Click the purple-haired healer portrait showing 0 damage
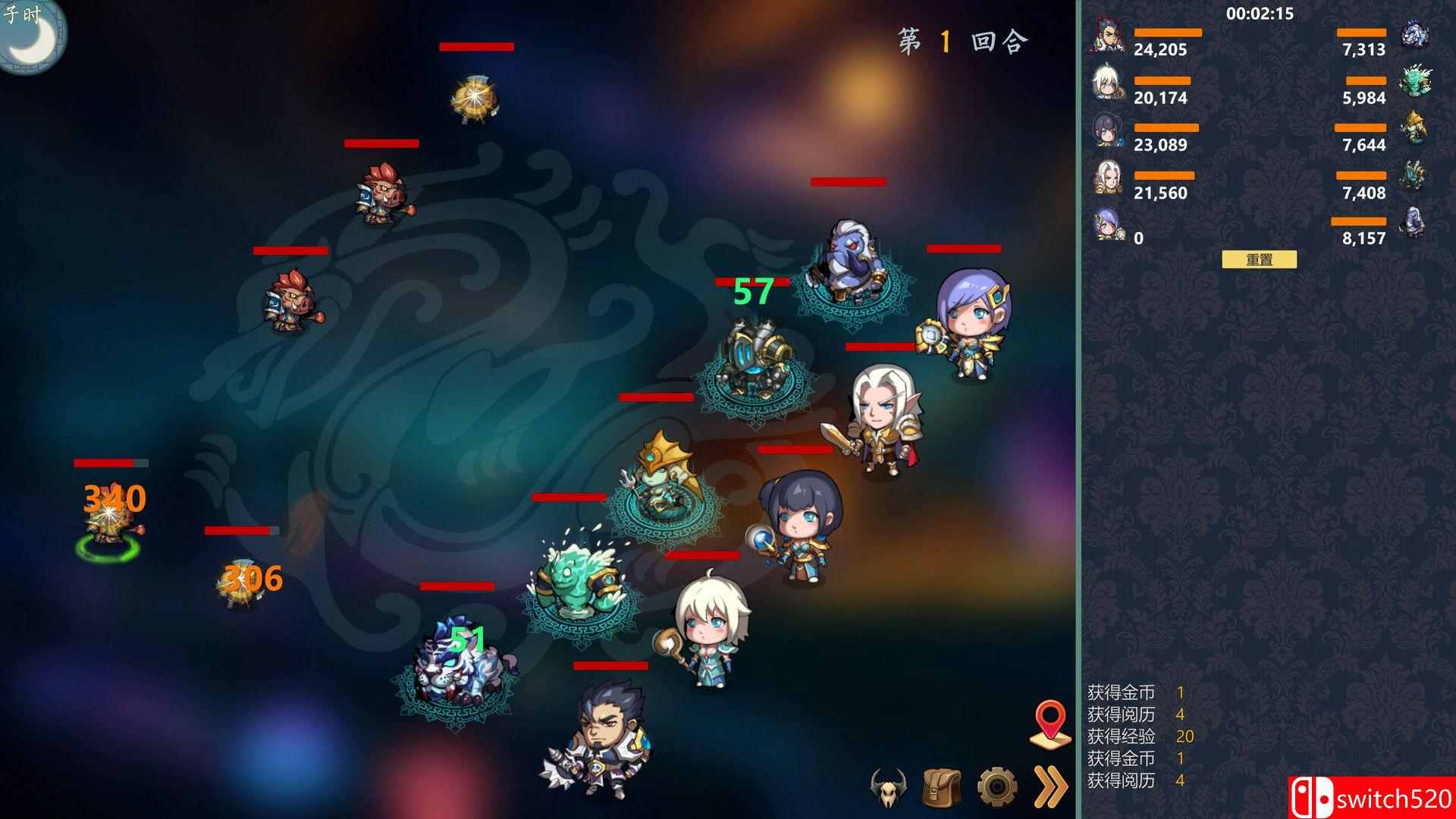 1108,218
